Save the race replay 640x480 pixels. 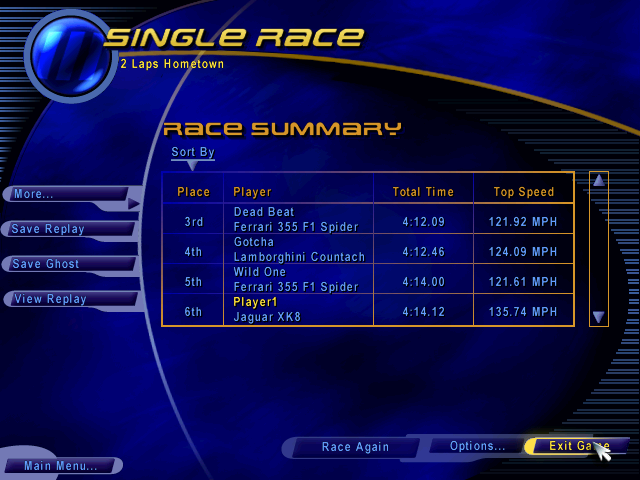[60, 229]
